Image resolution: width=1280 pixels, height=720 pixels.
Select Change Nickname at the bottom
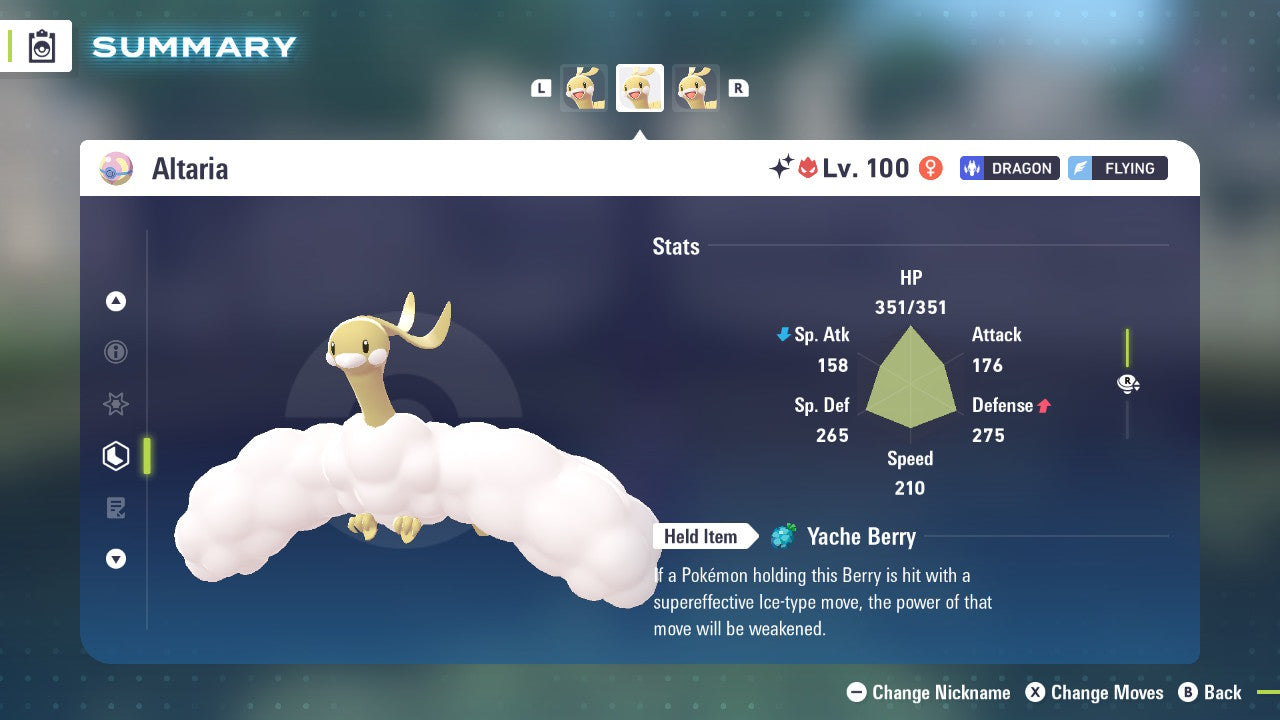(x=928, y=692)
